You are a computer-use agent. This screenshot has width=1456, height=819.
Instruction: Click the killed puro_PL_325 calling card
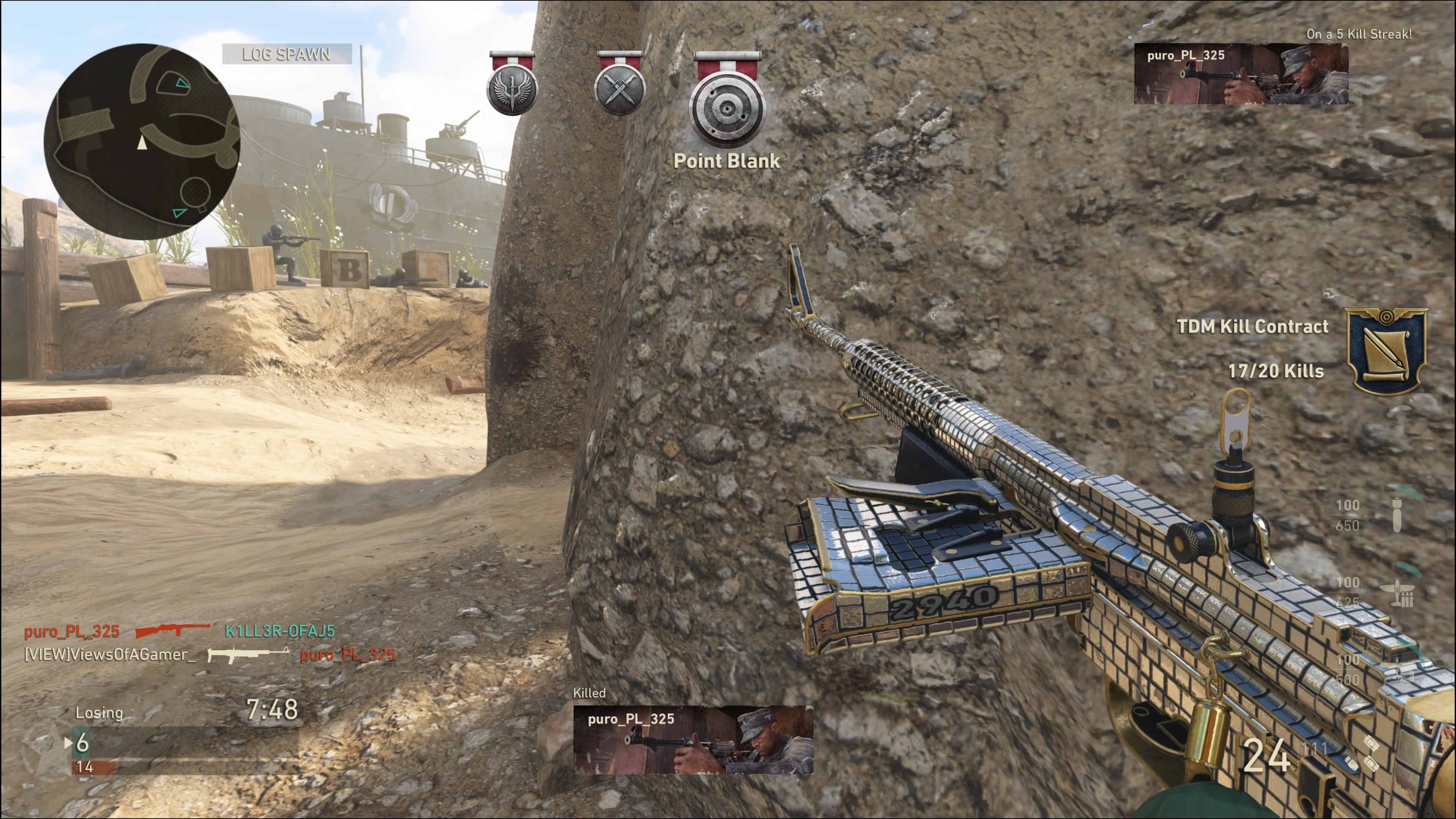tap(693, 739)
